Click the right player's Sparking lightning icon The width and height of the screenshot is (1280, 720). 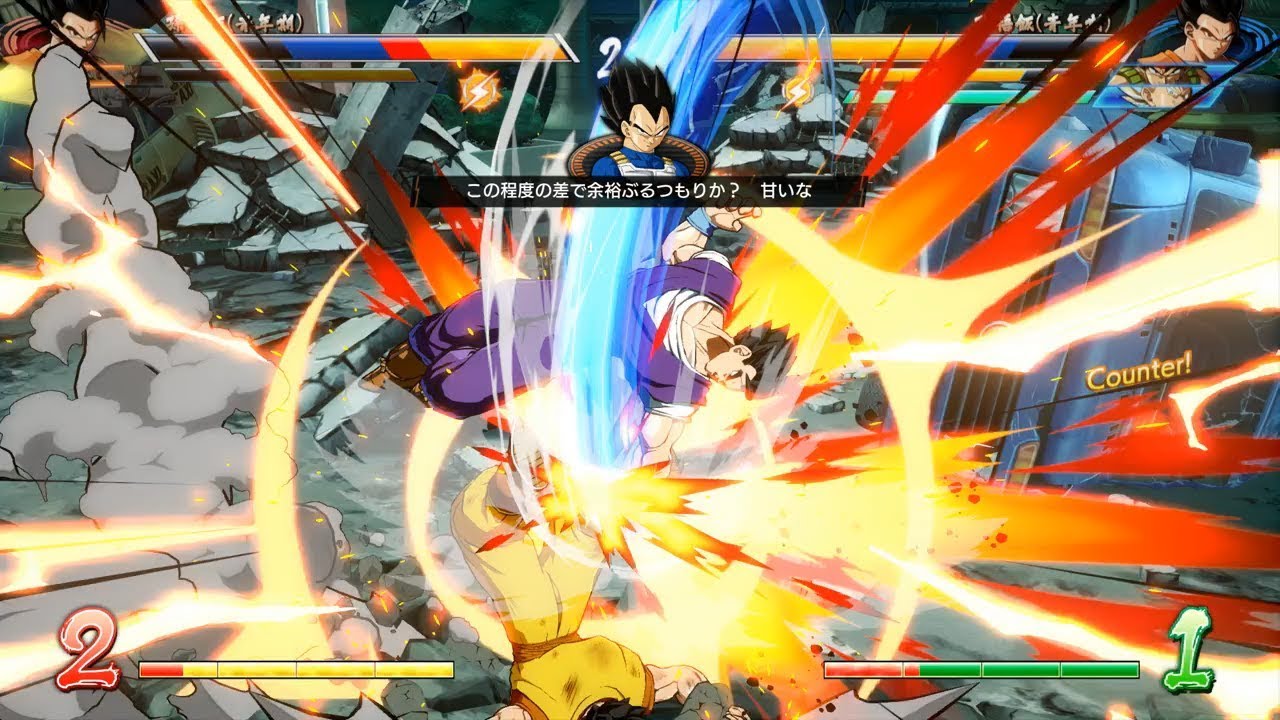point(798,89)
